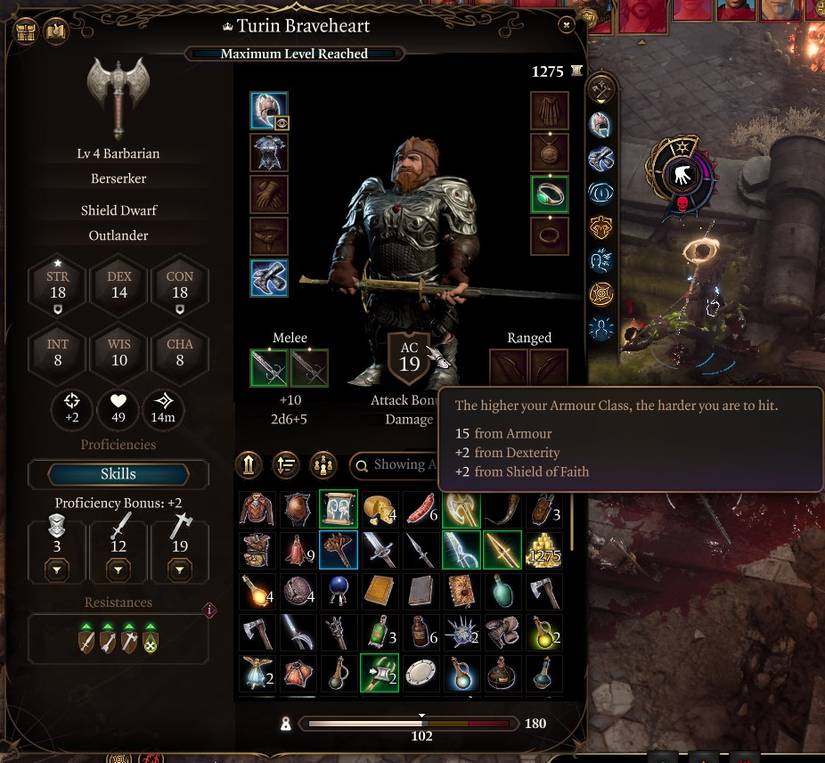This screenshot has width=825, height=763.
Task: Choose the main-hand melee weapon slot
Action: tap(269, 368)
